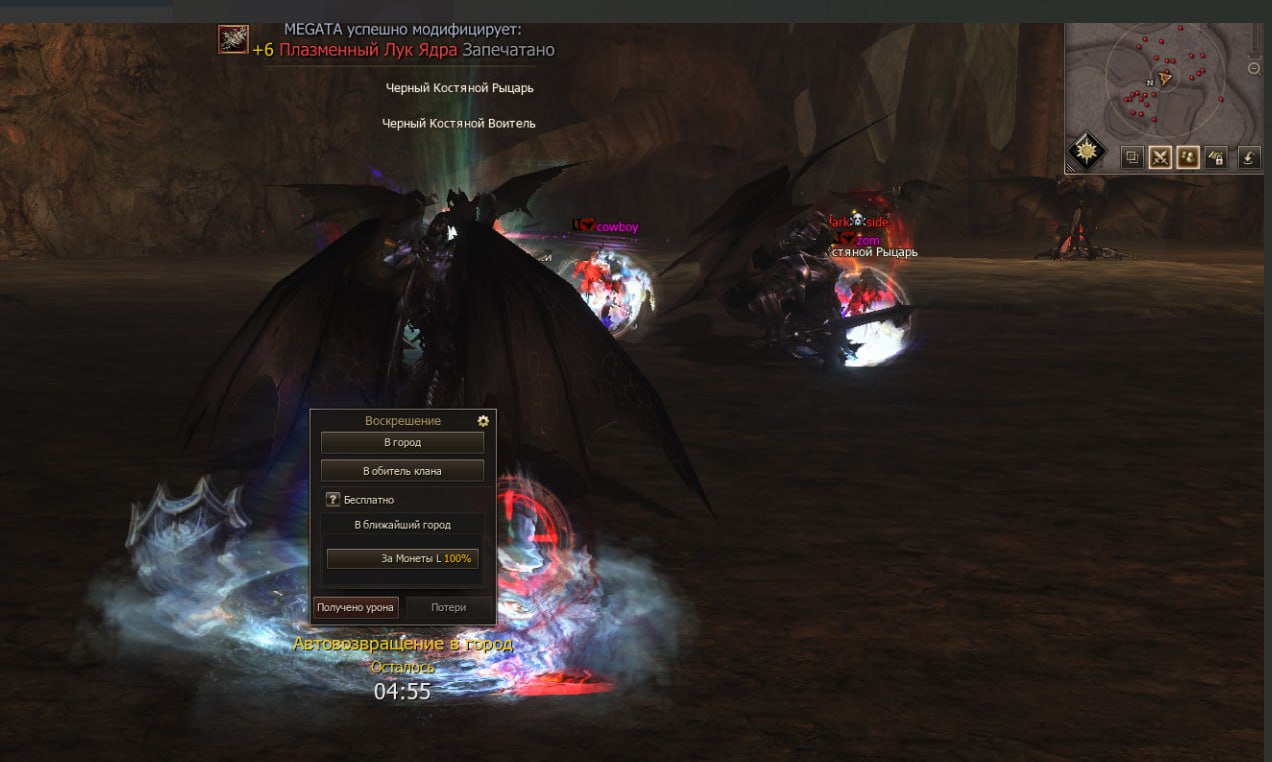1272x762 pixels.
Task: Click the padlock minimap button
Action: coord(1216,157)
